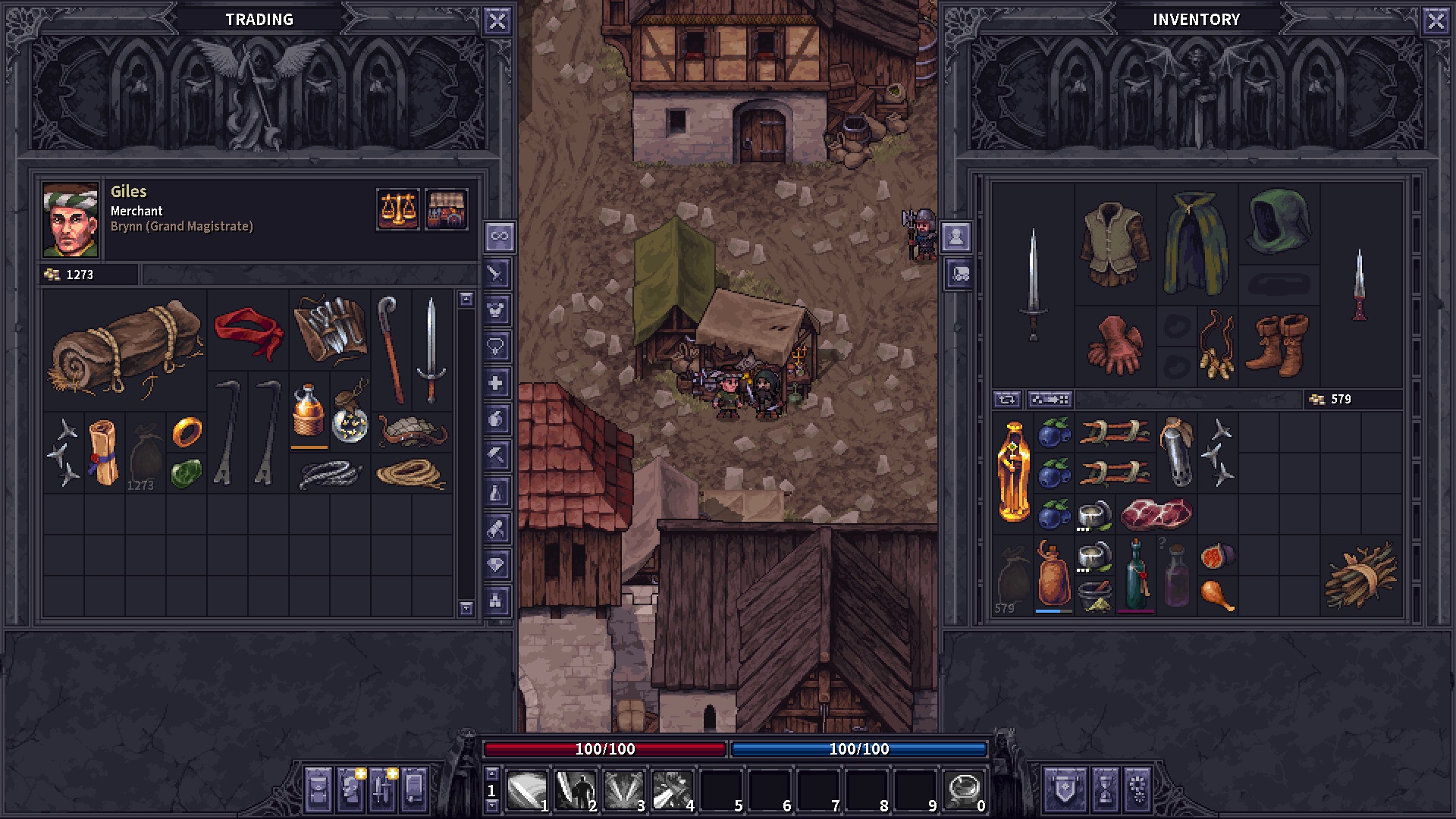Screen dimensions: 1456x819
Task: Select the INVENTORY panel header
Action: tap(1197, 19)
